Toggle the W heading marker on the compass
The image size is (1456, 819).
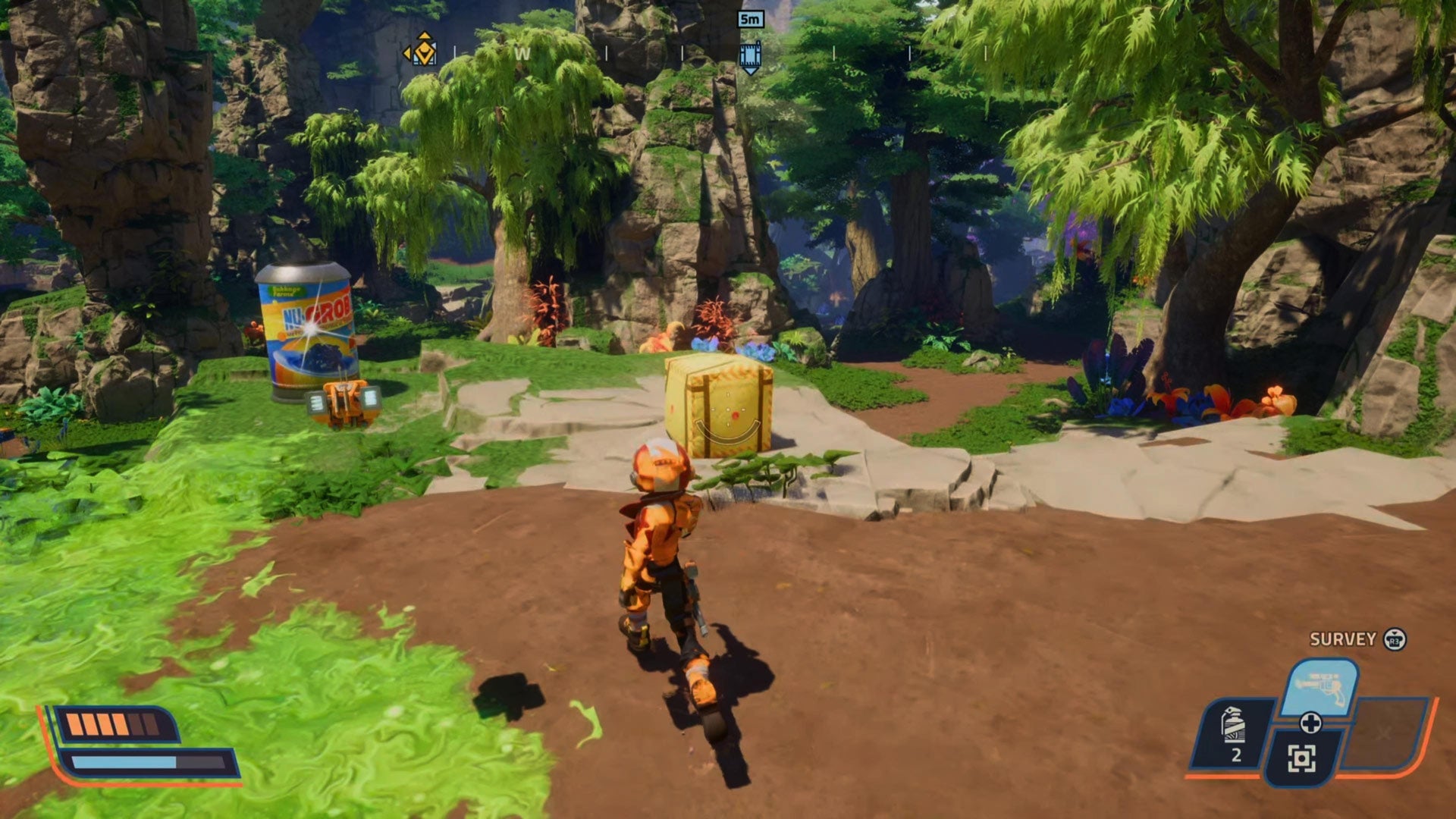coord(522,54)
